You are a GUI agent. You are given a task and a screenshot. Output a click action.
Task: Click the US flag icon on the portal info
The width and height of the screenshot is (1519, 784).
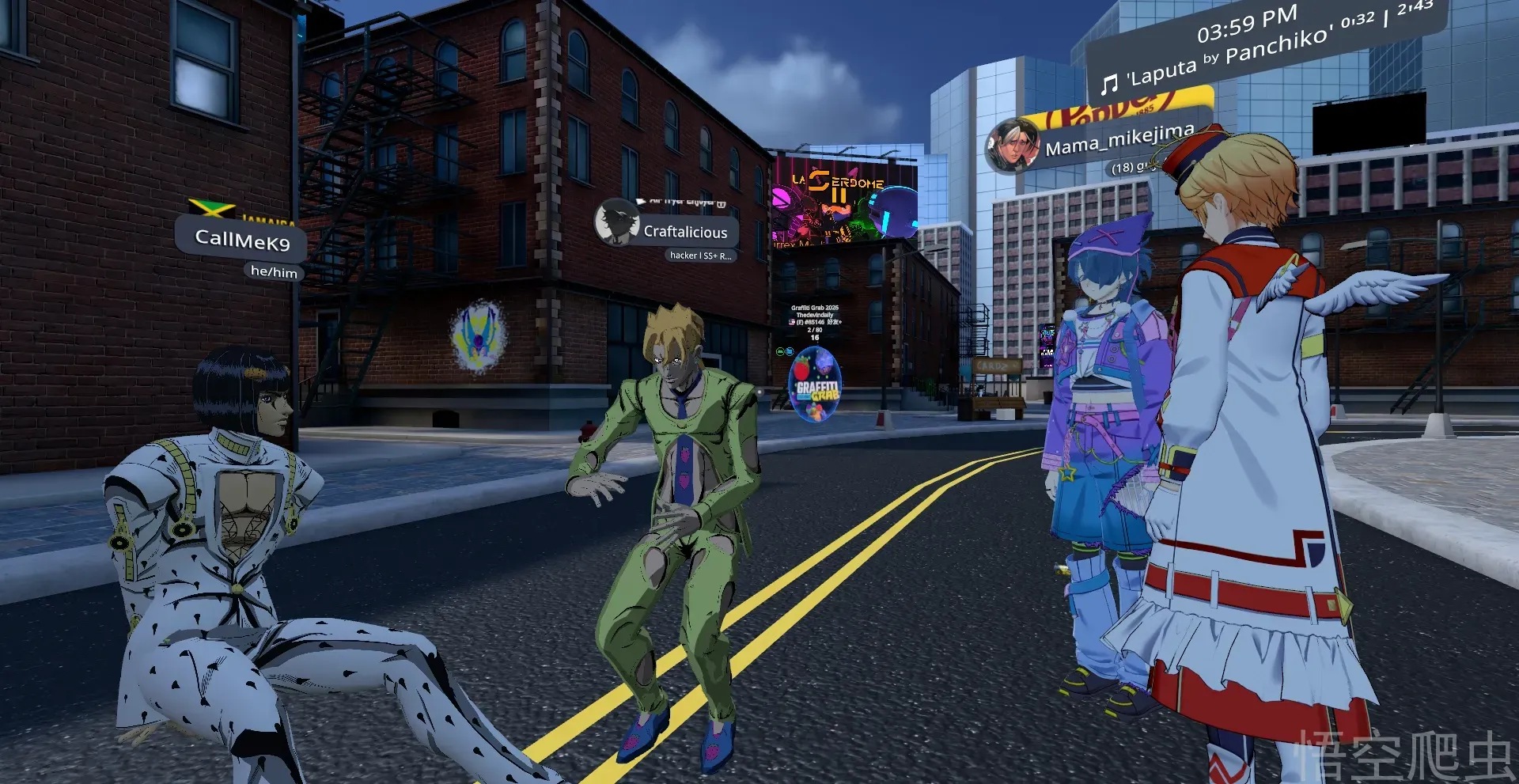click(791, 322)
